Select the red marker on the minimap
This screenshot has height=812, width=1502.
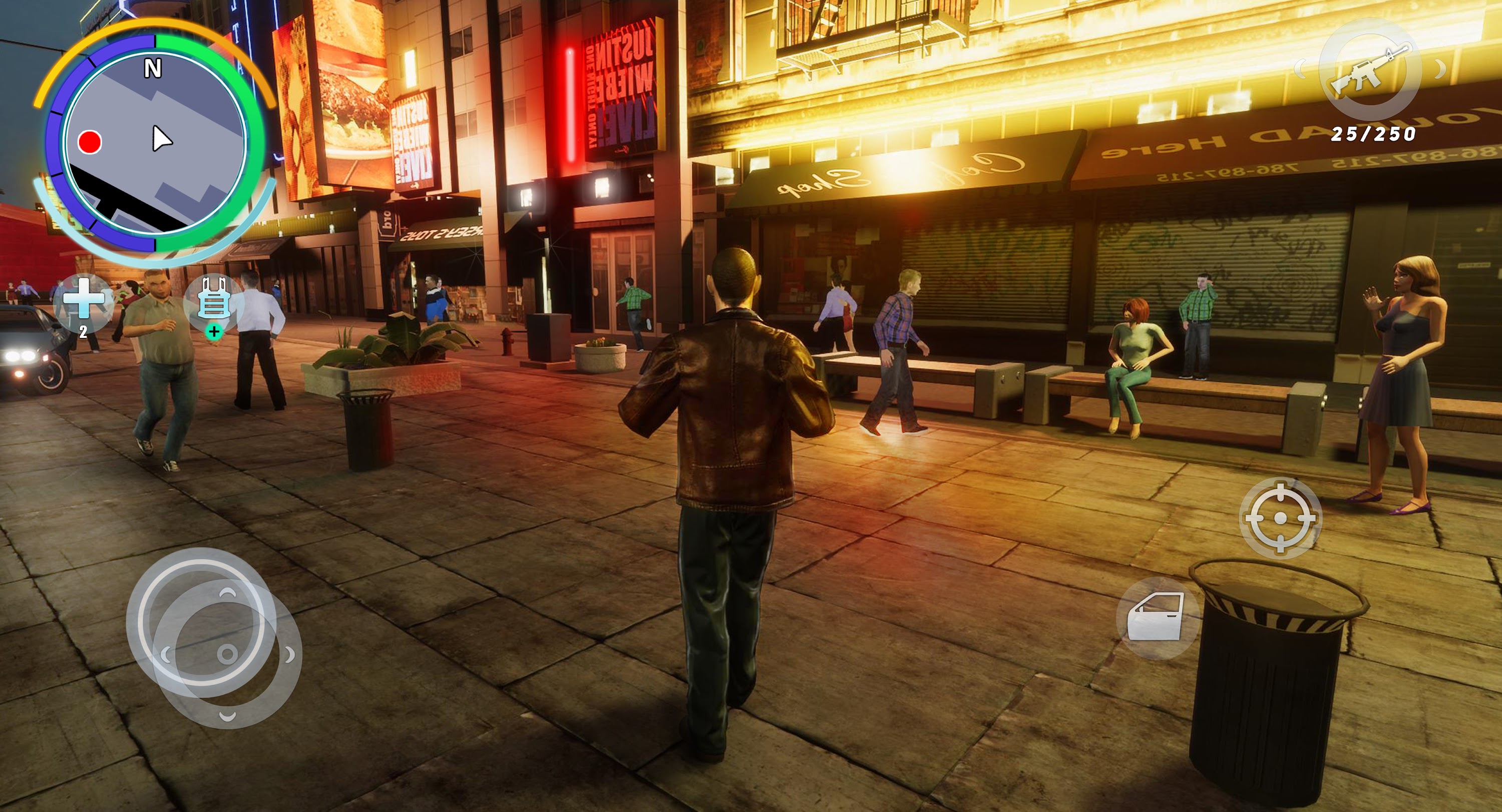pos(90,142)
